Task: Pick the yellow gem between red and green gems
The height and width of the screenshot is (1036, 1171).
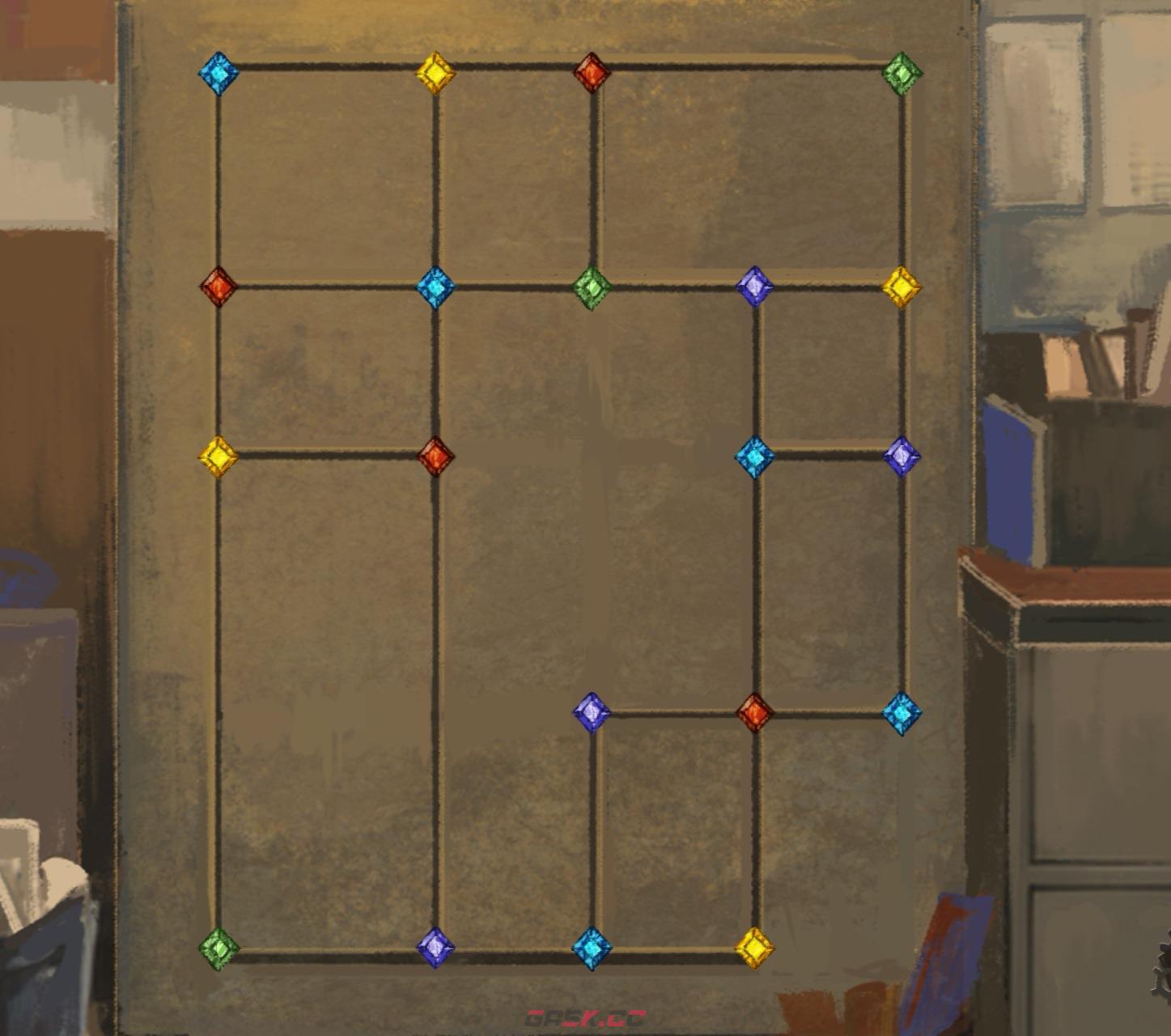Action: pos(218,456)
